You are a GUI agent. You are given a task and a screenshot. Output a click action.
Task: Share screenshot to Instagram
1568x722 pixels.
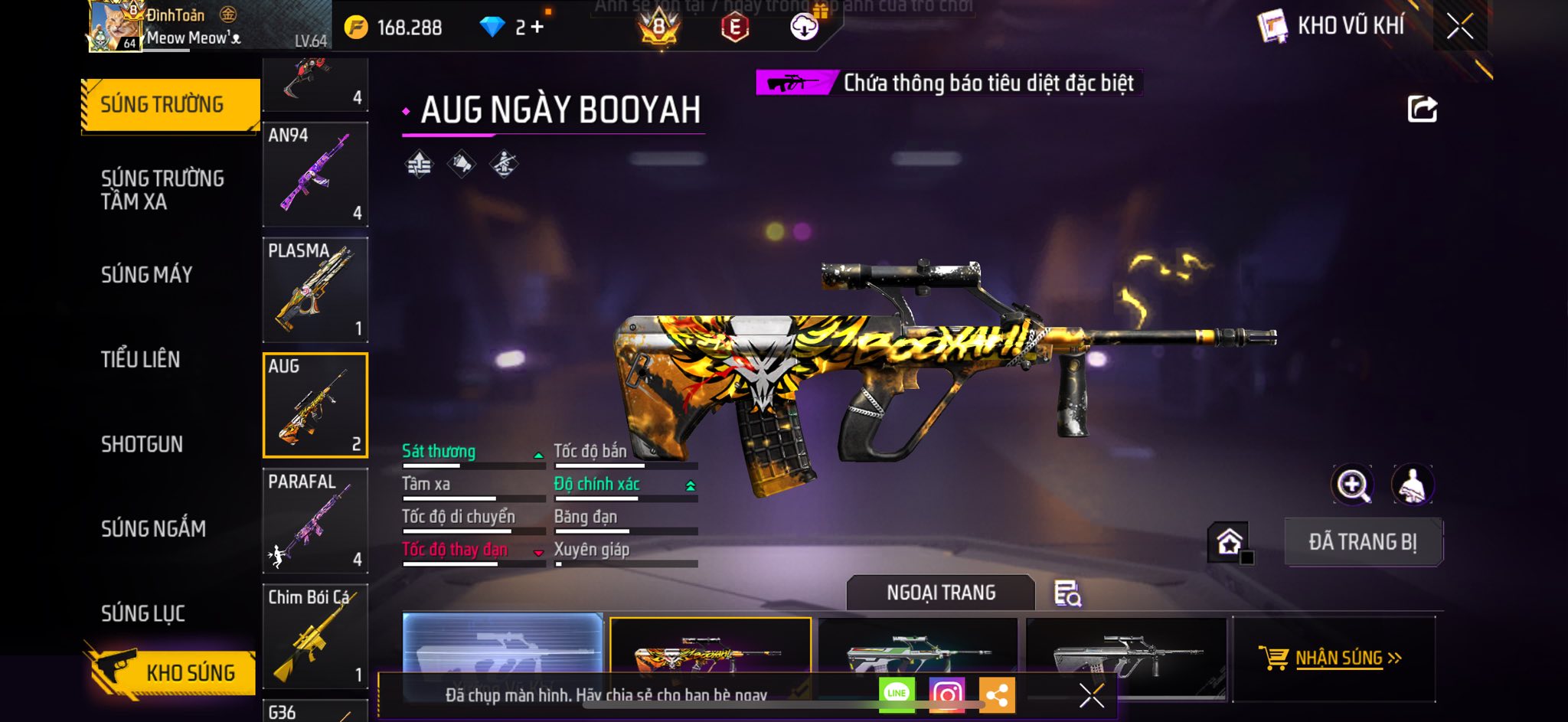(947, 694)
